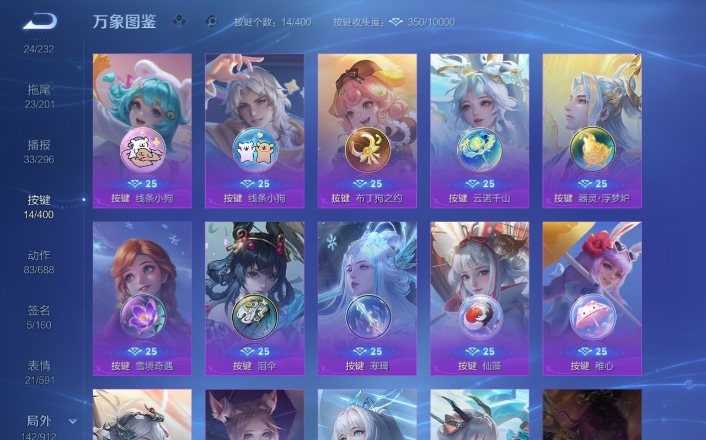Select the 稚心 button skin card
The image size is (706, 440).
point(591,298)
